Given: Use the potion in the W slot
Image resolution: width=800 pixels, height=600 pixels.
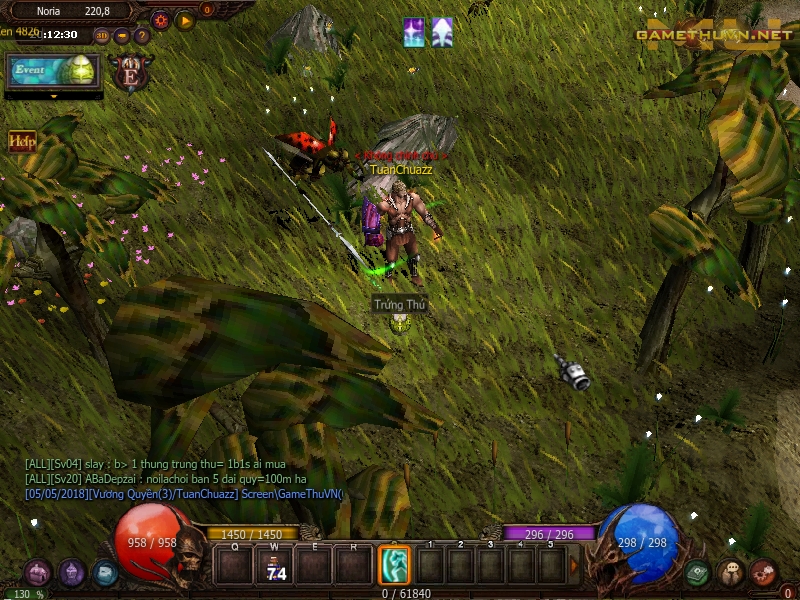Looking at the screenshot, I should 274,566.
